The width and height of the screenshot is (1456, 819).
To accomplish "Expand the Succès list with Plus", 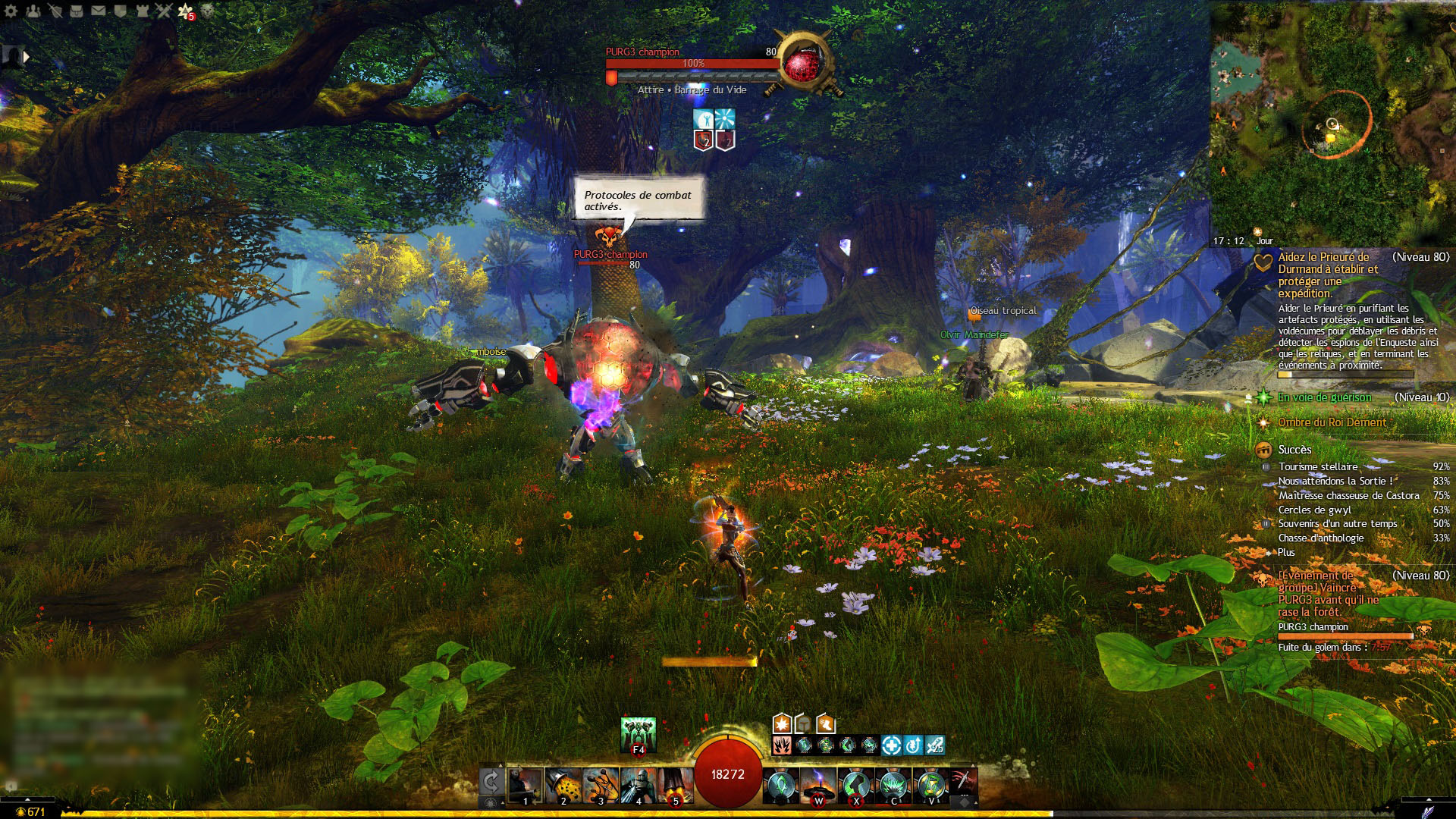I will coord(1286,553).
